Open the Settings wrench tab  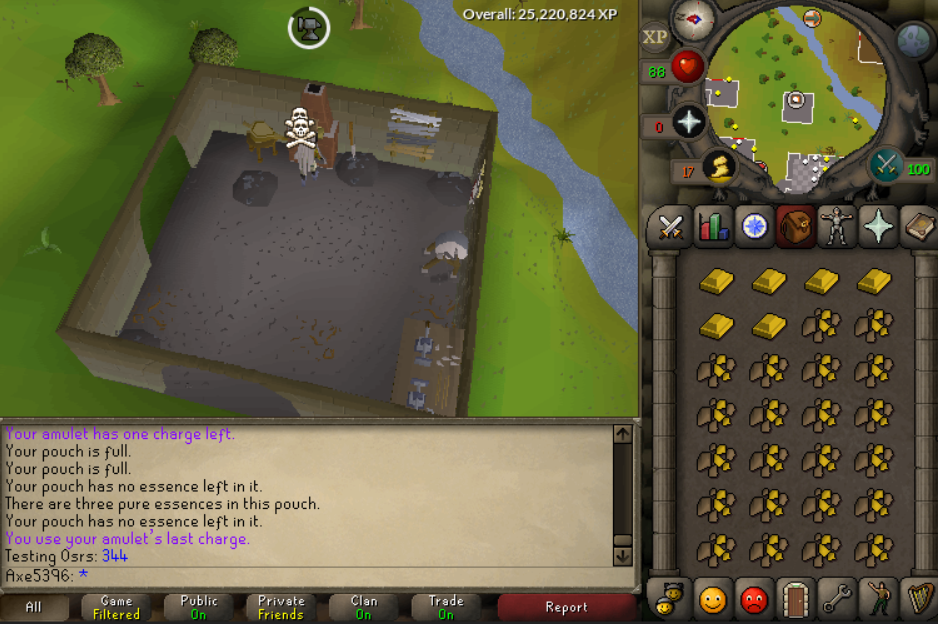coord(836,598)
